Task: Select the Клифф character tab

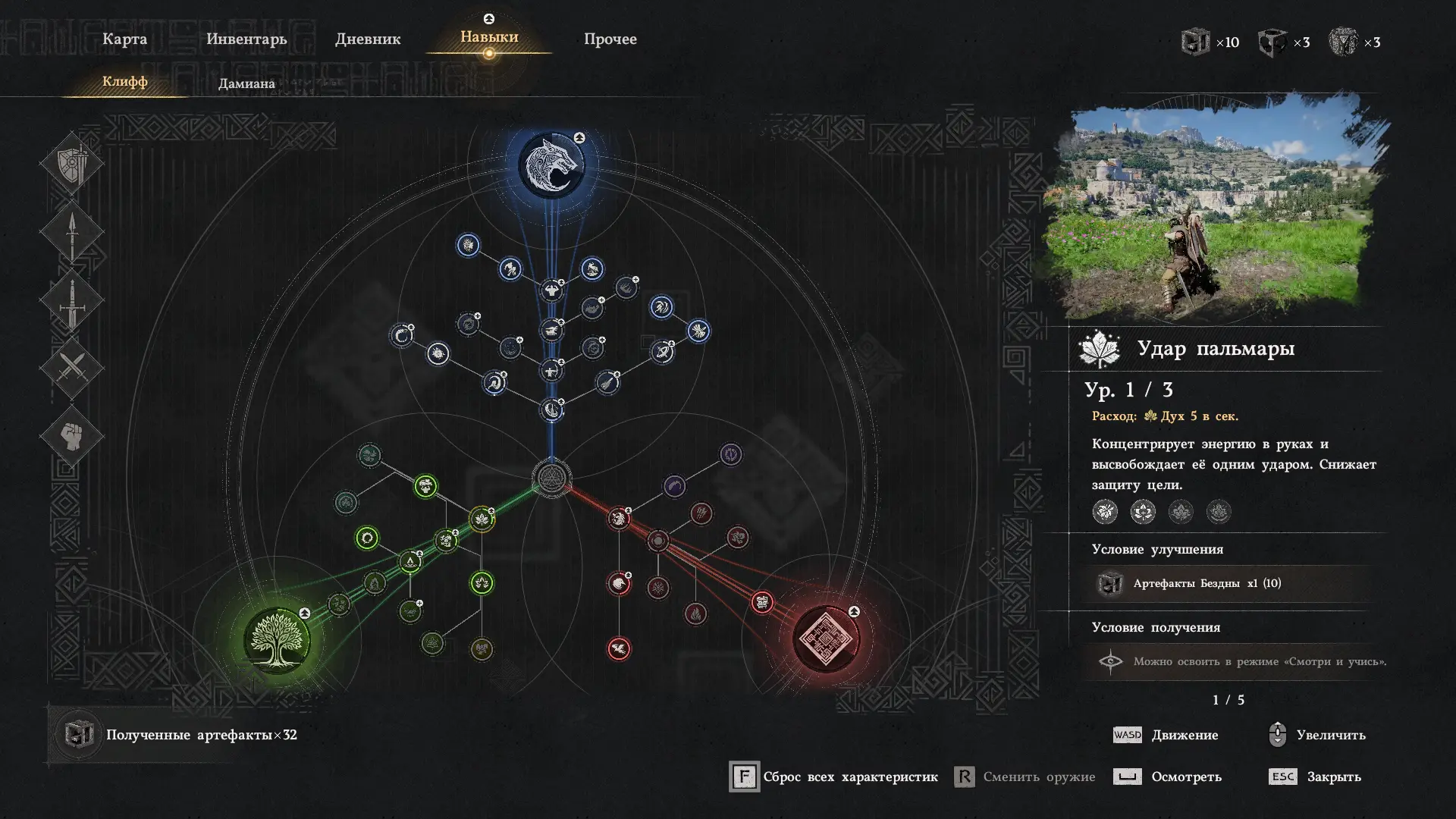Action: pos(125,81)
